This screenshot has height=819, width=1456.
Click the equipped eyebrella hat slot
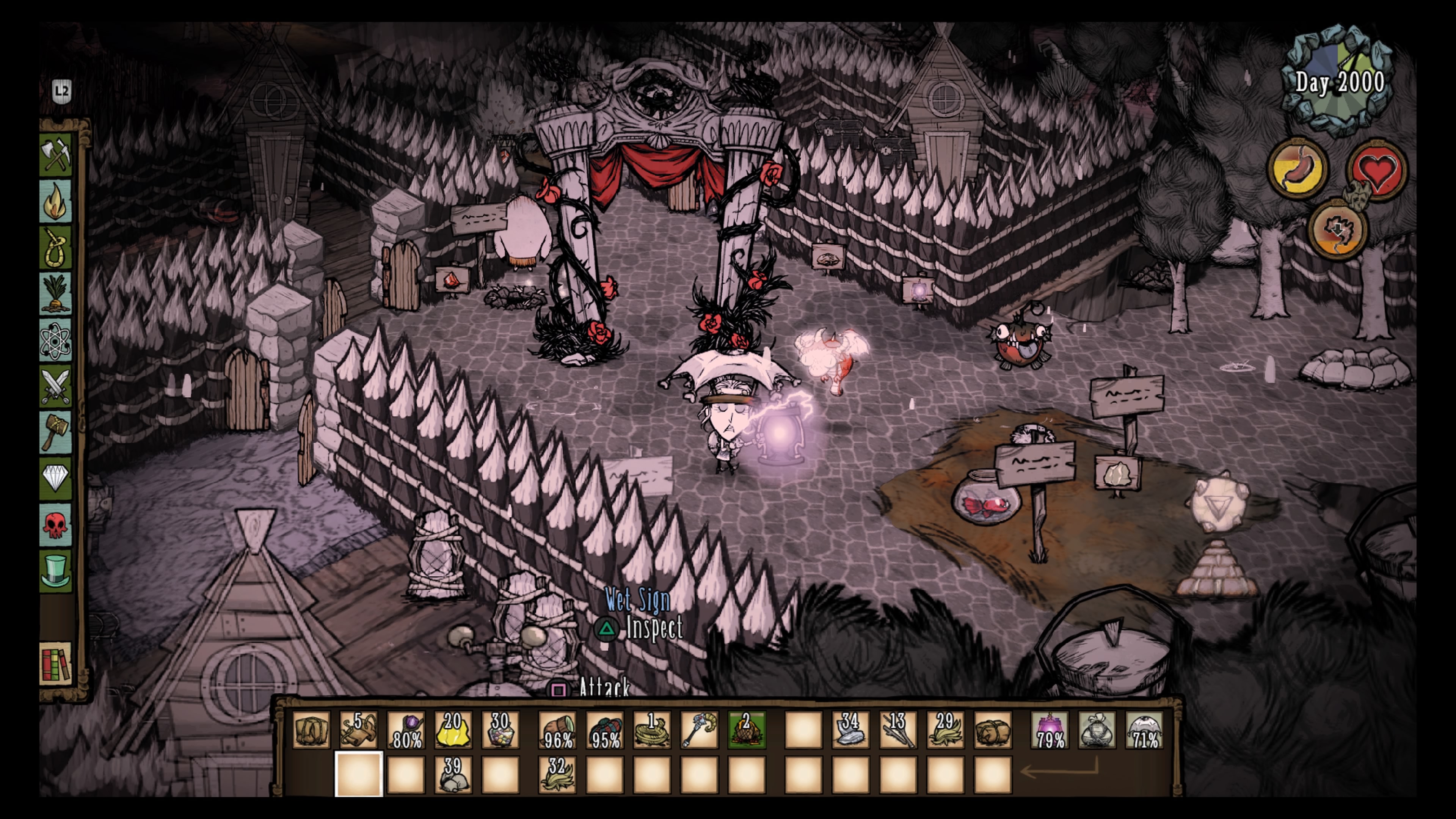point(1145,730)
